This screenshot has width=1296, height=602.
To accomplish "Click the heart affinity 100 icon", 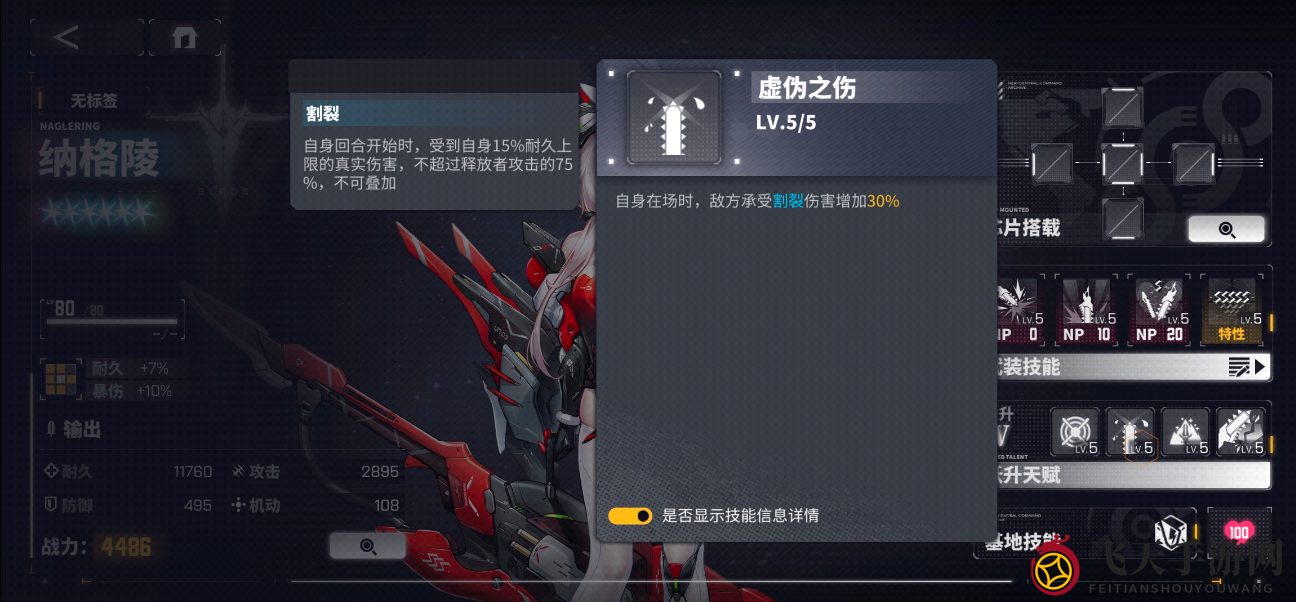I will 1238,532.
